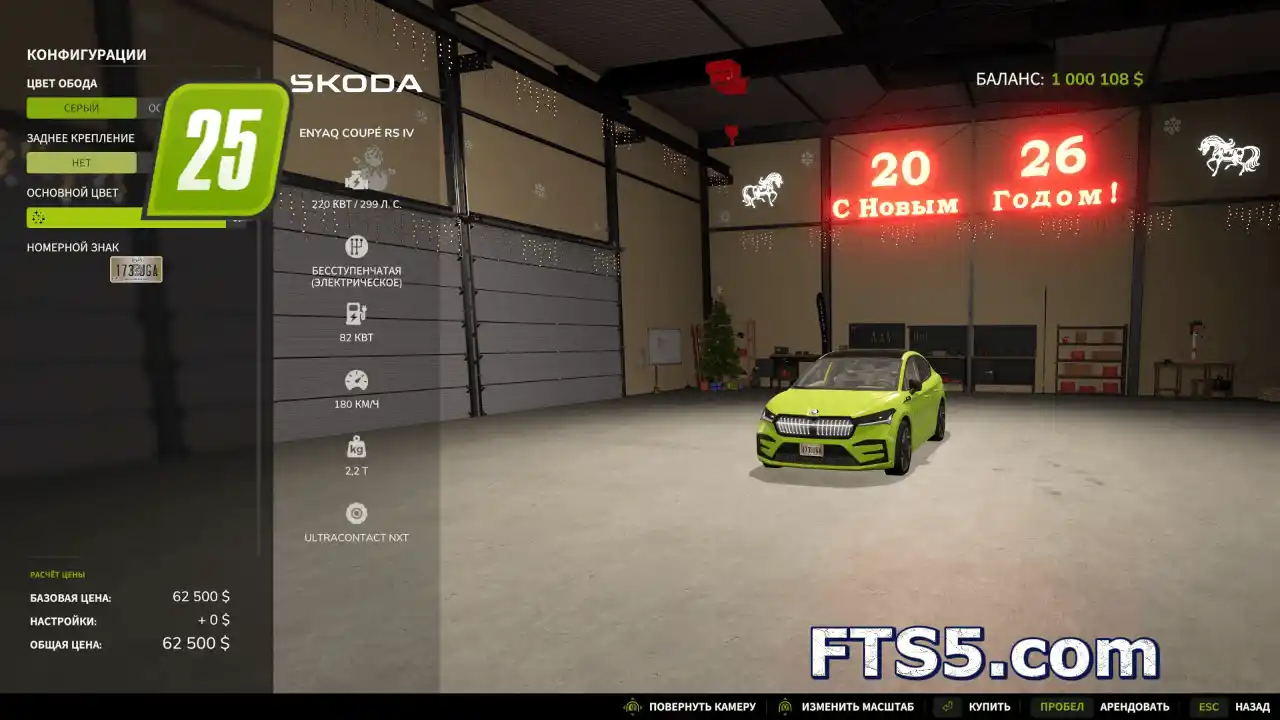Viewport: 1280px width, 720px height.
Task: Select the gray (Серый) rim color option
Action: tap(81, 108)
